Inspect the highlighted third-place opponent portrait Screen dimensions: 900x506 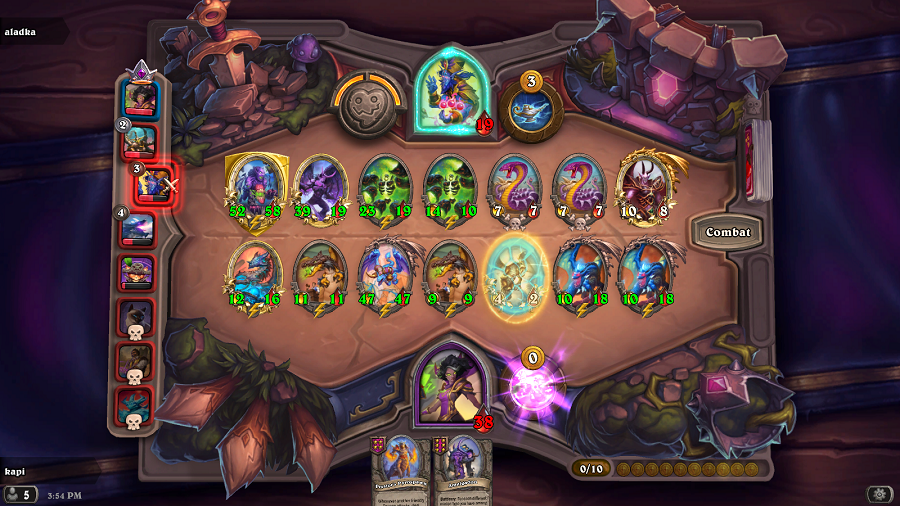155,184
